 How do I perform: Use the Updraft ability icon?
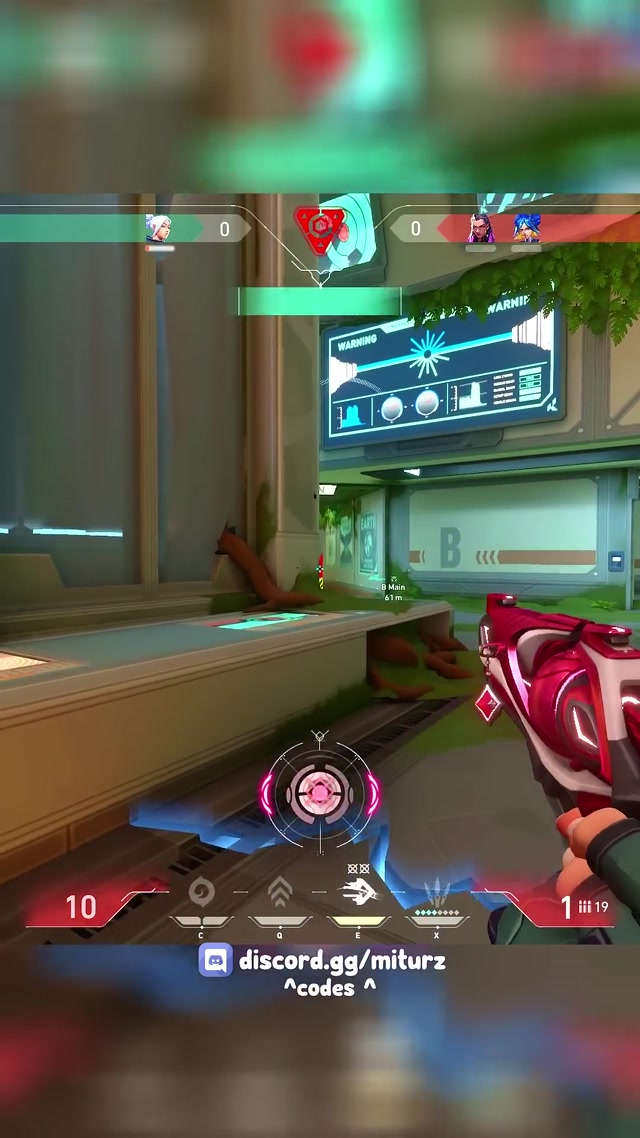279,890
